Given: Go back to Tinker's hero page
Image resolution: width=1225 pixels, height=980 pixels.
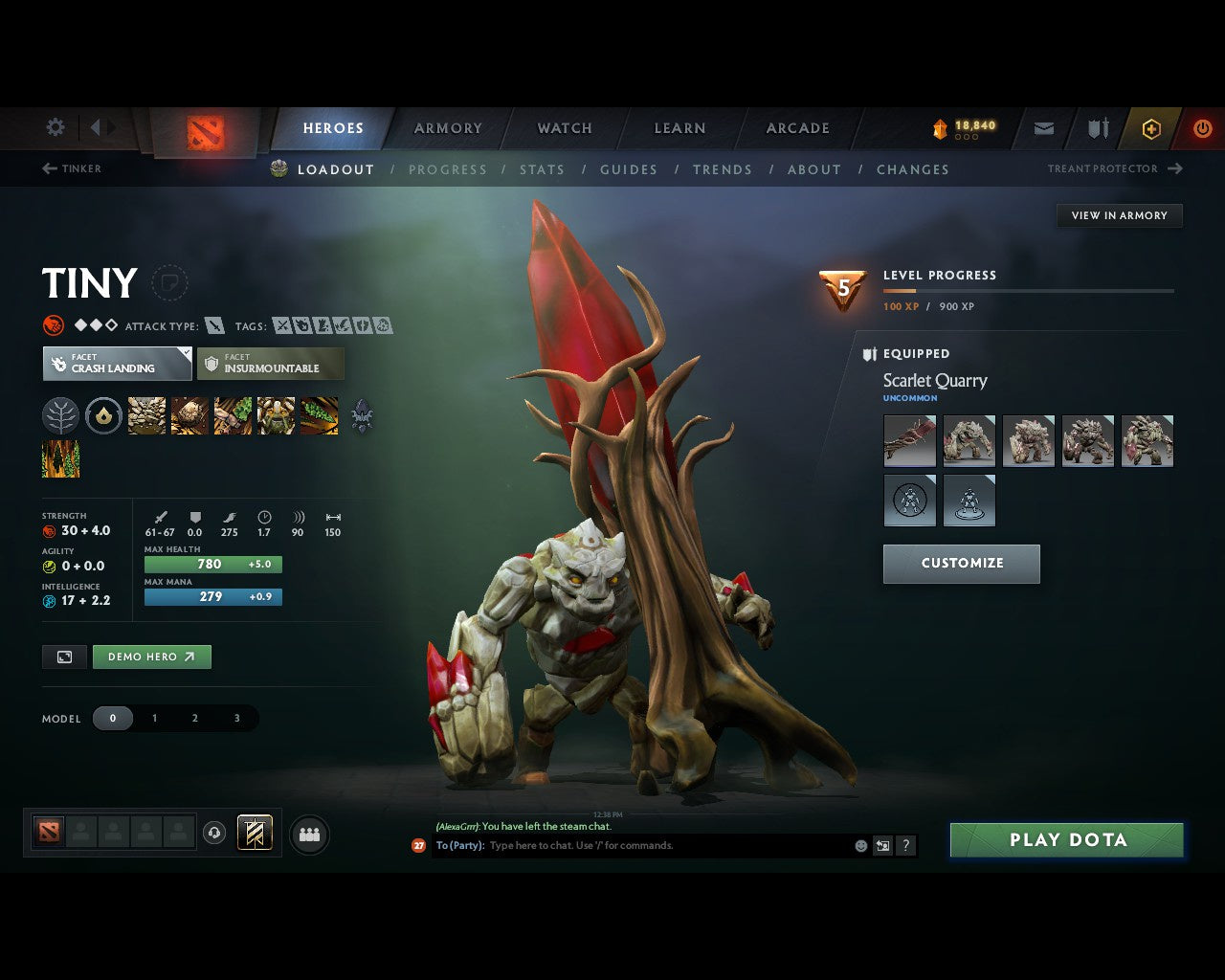Looking at the screenshot, I should click(72, 168).
